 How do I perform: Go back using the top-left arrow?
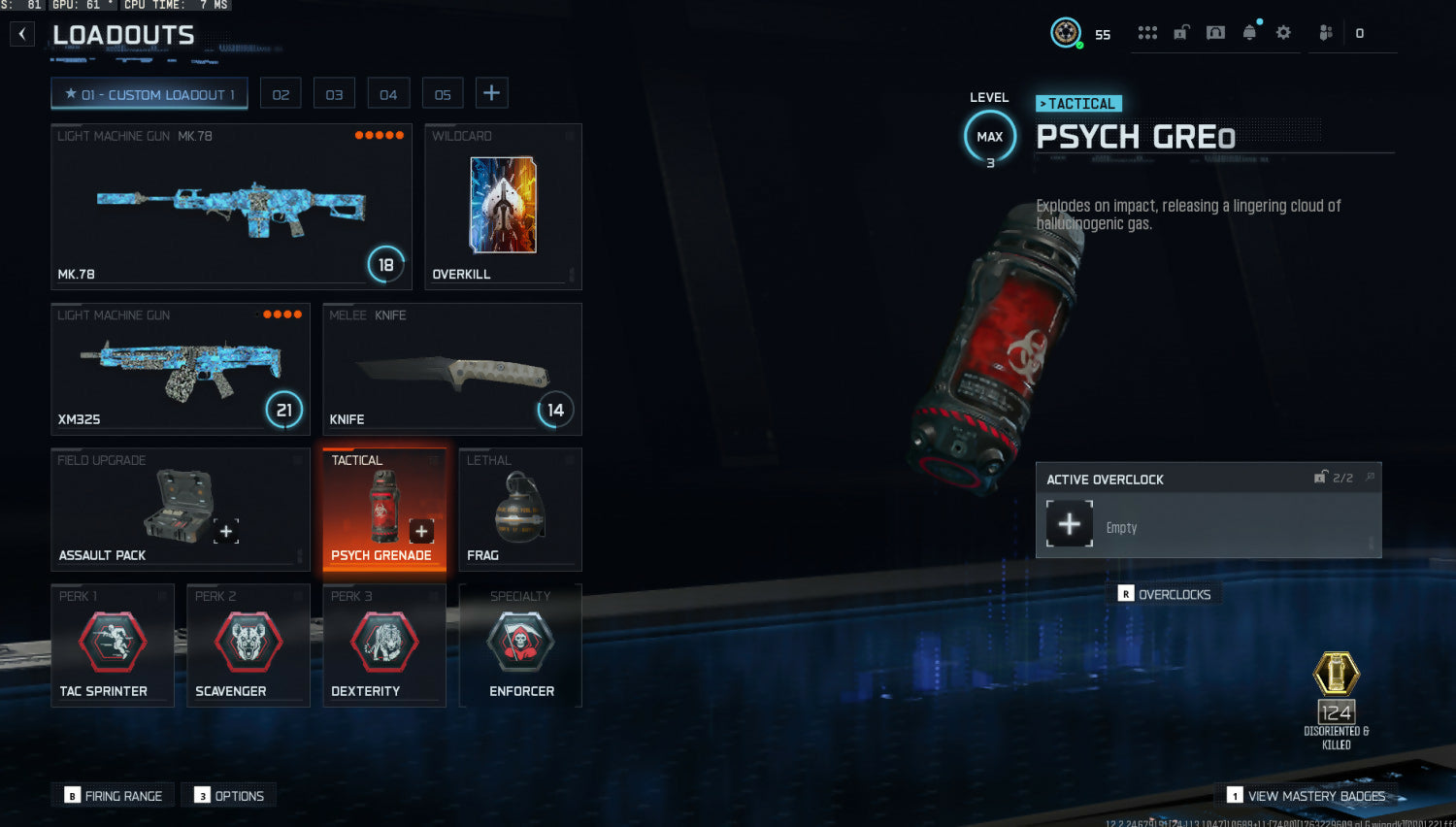[22, 35]
